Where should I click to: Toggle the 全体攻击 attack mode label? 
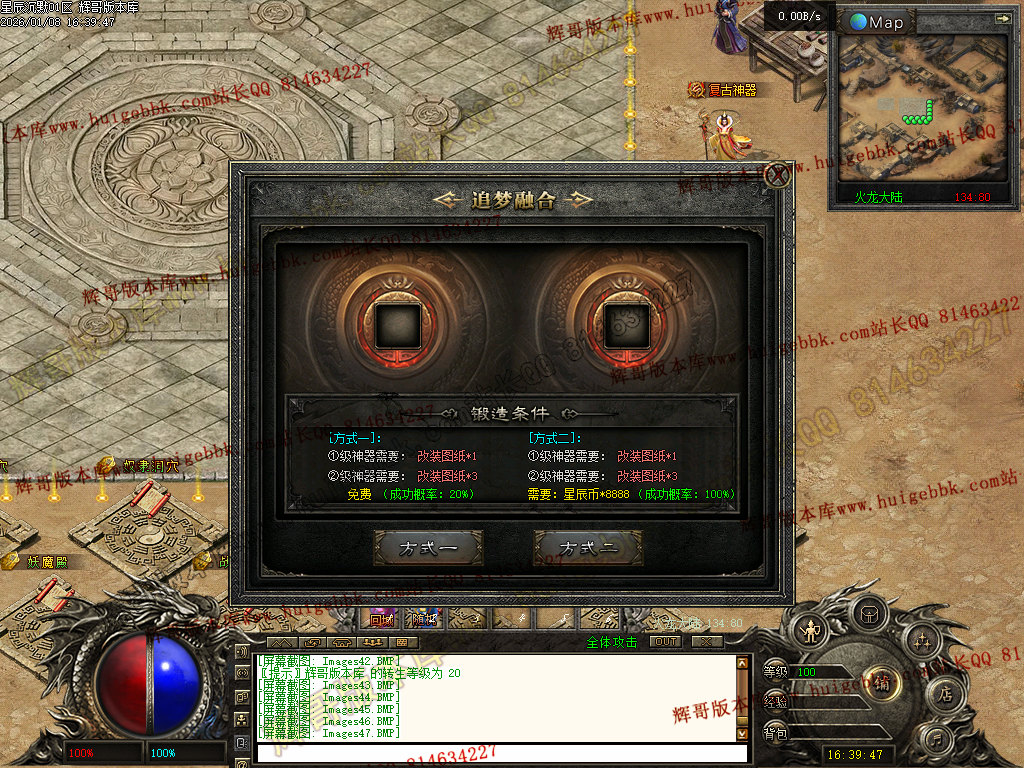[612, 642]
